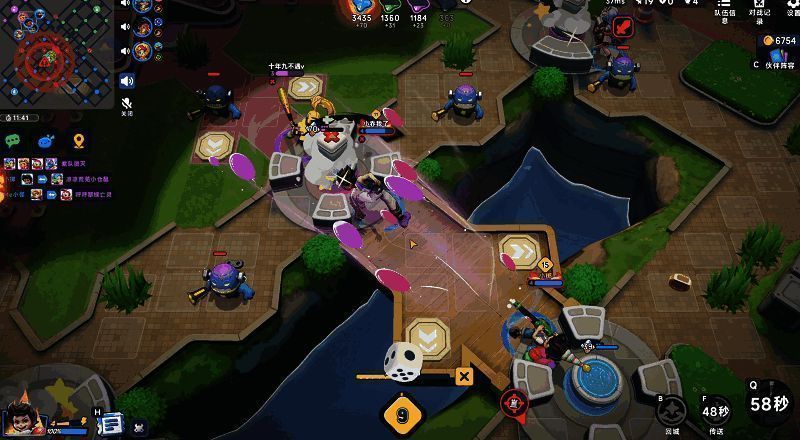Open the blue emote face icon
The width and height of the screenshot is (800, 440).
coord(46,141)
